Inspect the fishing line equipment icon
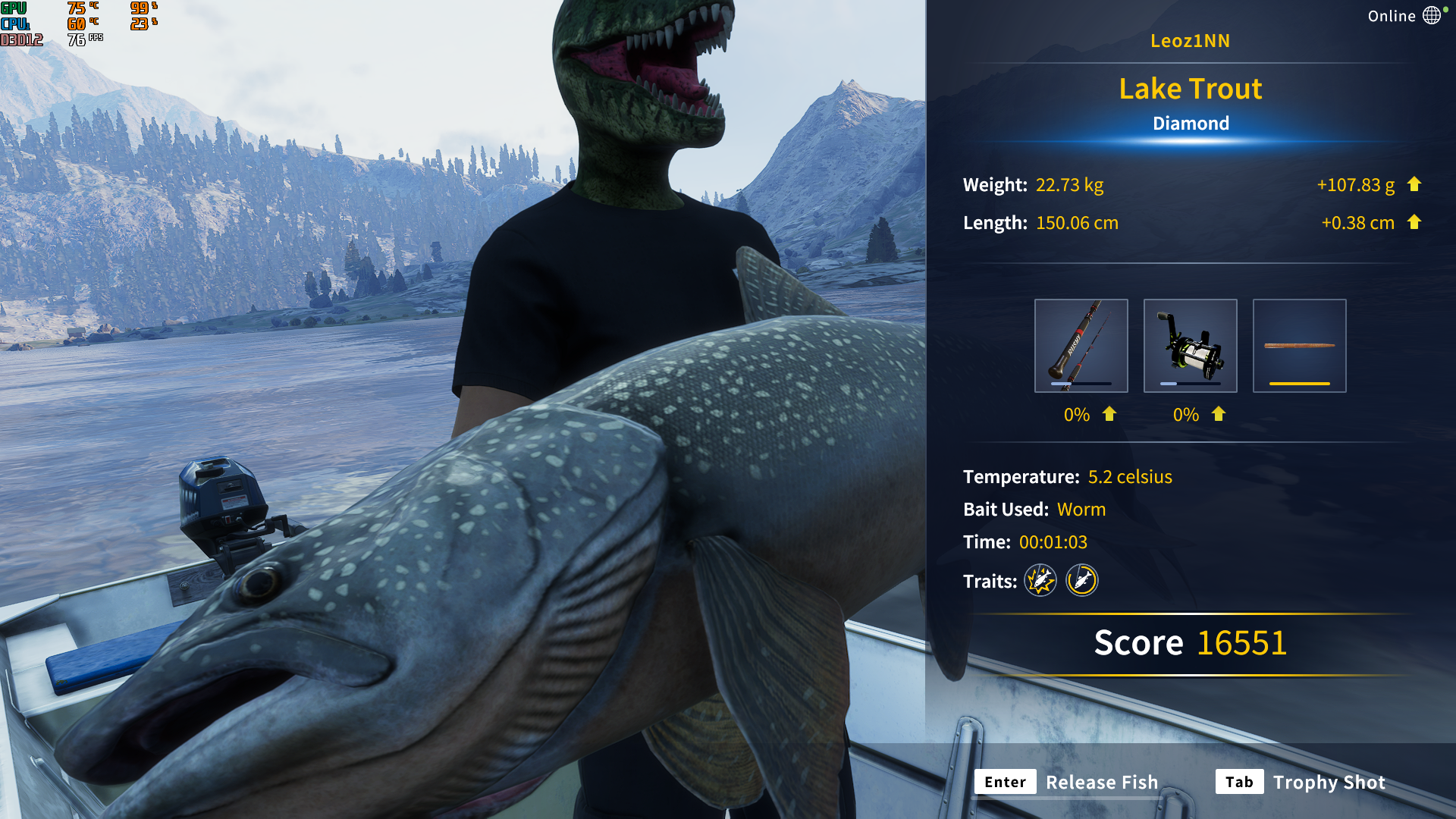This screenshot has height=819, width=1456. 1299,345
